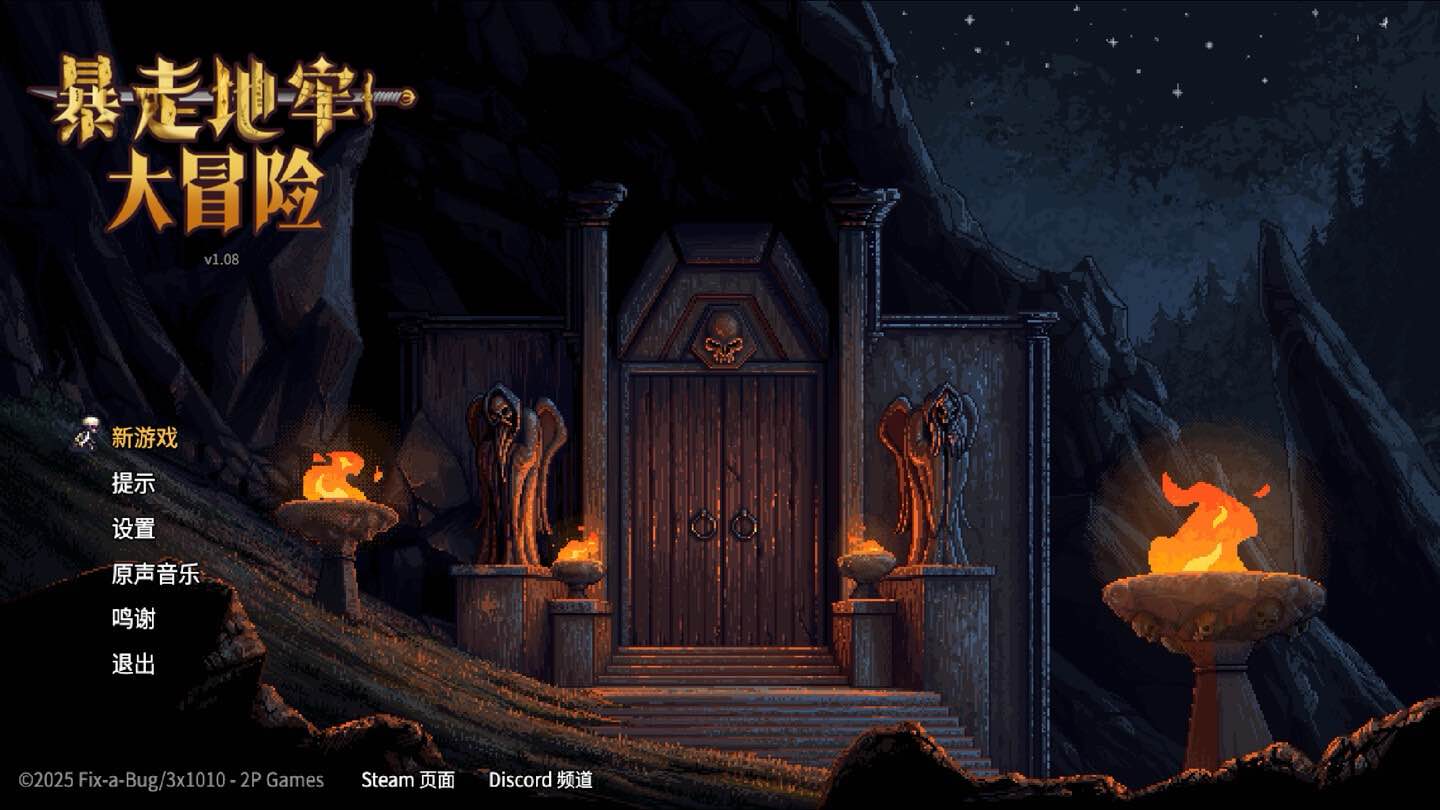Open the Steam 页面 link
1440x810 pixels.
(407, 779)
